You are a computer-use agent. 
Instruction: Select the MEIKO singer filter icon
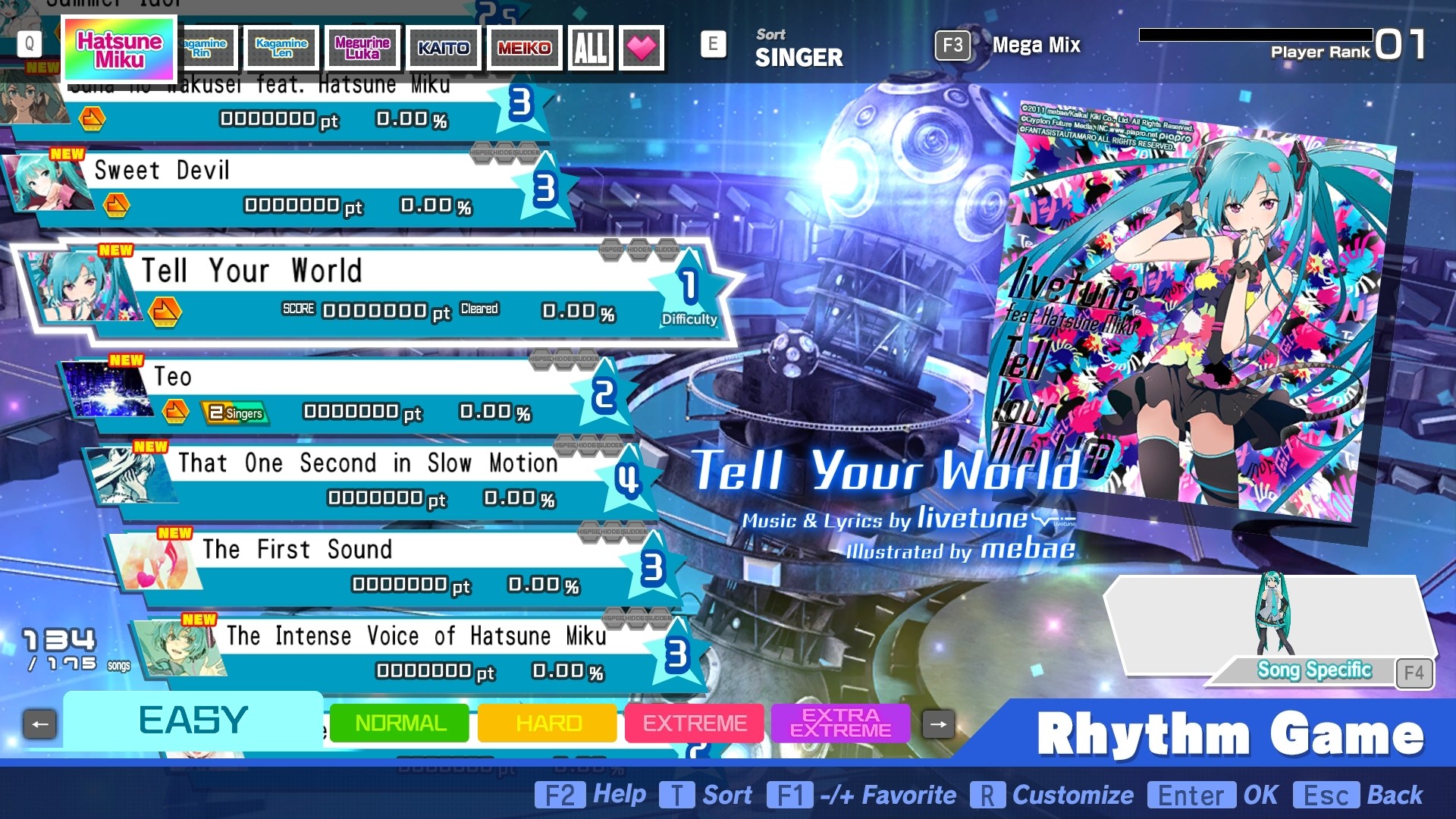click(523, 47)
